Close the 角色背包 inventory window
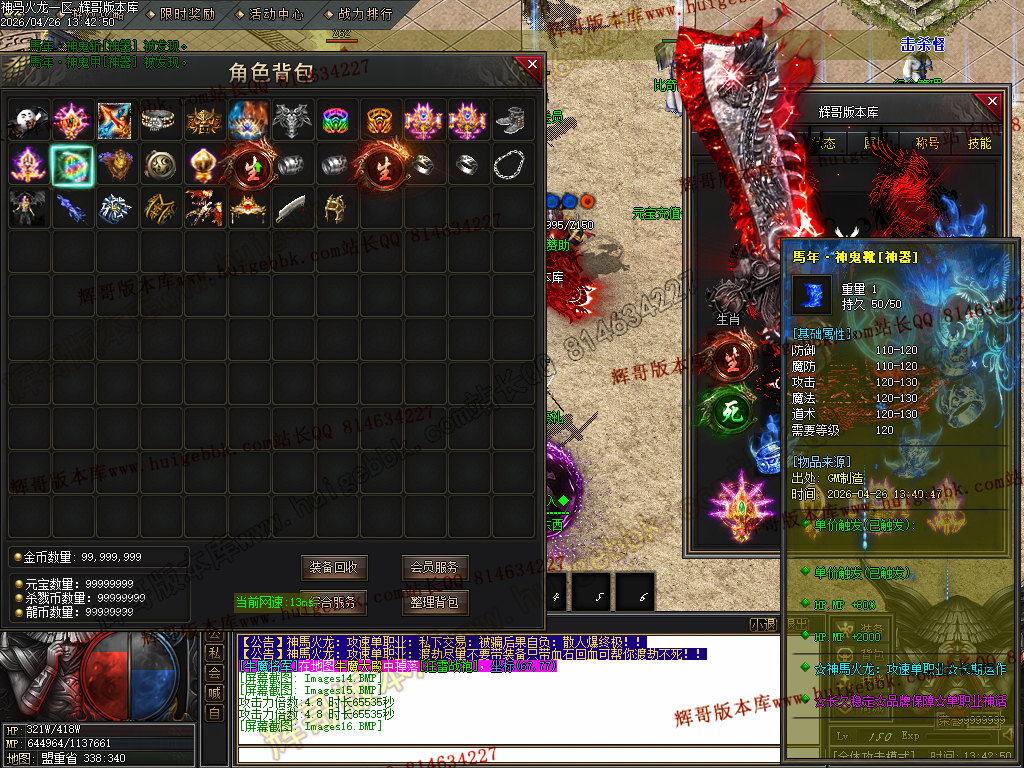This screenshot has width=1024, height=768. pos(529,67)
